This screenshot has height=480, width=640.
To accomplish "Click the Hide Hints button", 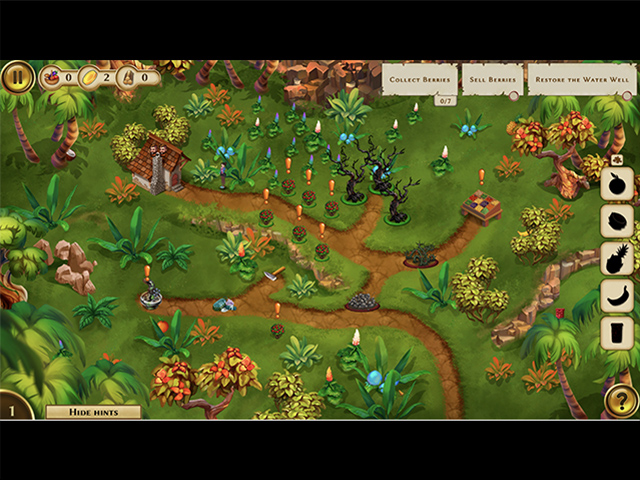I will [x=92, y=411].
